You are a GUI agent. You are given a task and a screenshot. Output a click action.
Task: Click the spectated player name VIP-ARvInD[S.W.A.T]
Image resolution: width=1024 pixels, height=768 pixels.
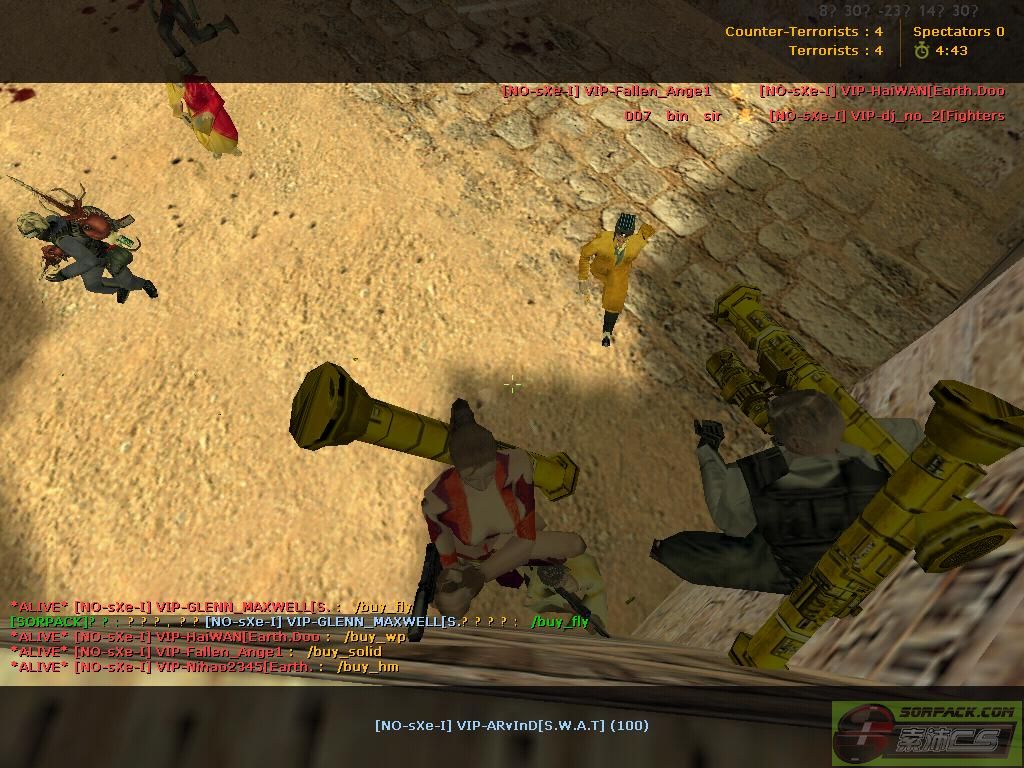(x=511, y=725)
